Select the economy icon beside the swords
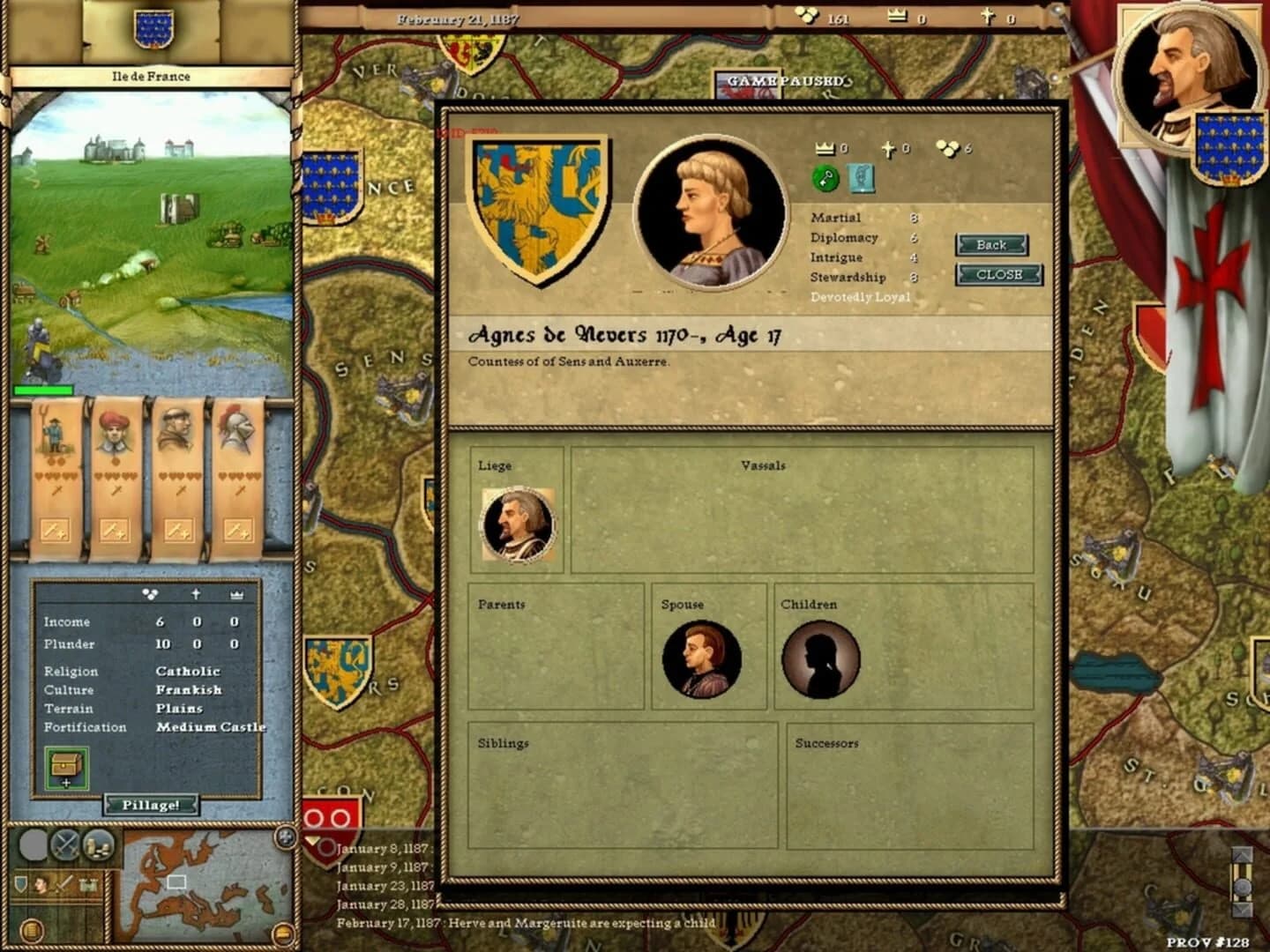Screen dimensions: 1270x952 [x=97, y=844]
